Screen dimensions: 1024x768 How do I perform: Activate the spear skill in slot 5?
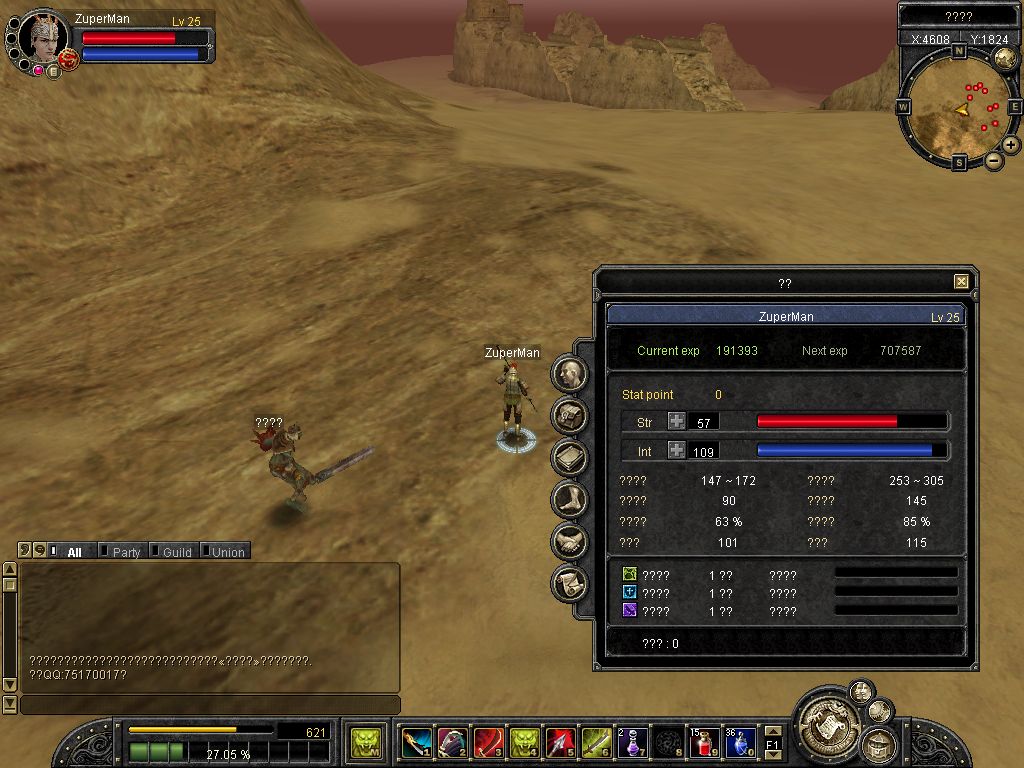[560, 743]
